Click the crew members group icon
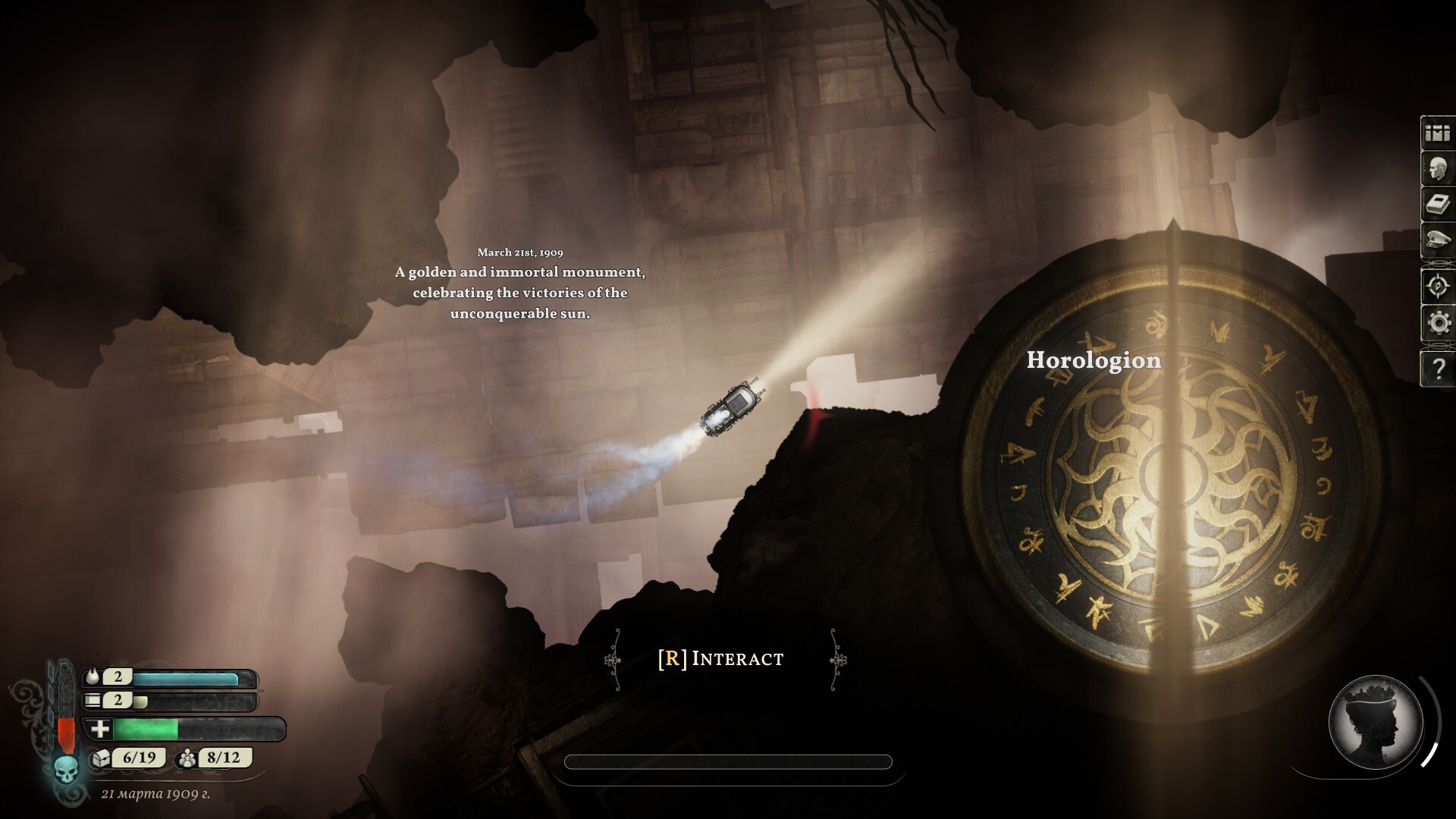1456x819 pixels. point(187,758)
